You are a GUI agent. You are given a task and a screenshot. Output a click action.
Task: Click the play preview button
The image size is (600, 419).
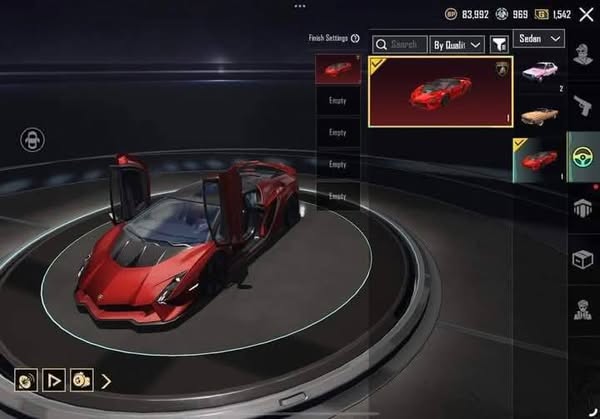tap(54, 380)
